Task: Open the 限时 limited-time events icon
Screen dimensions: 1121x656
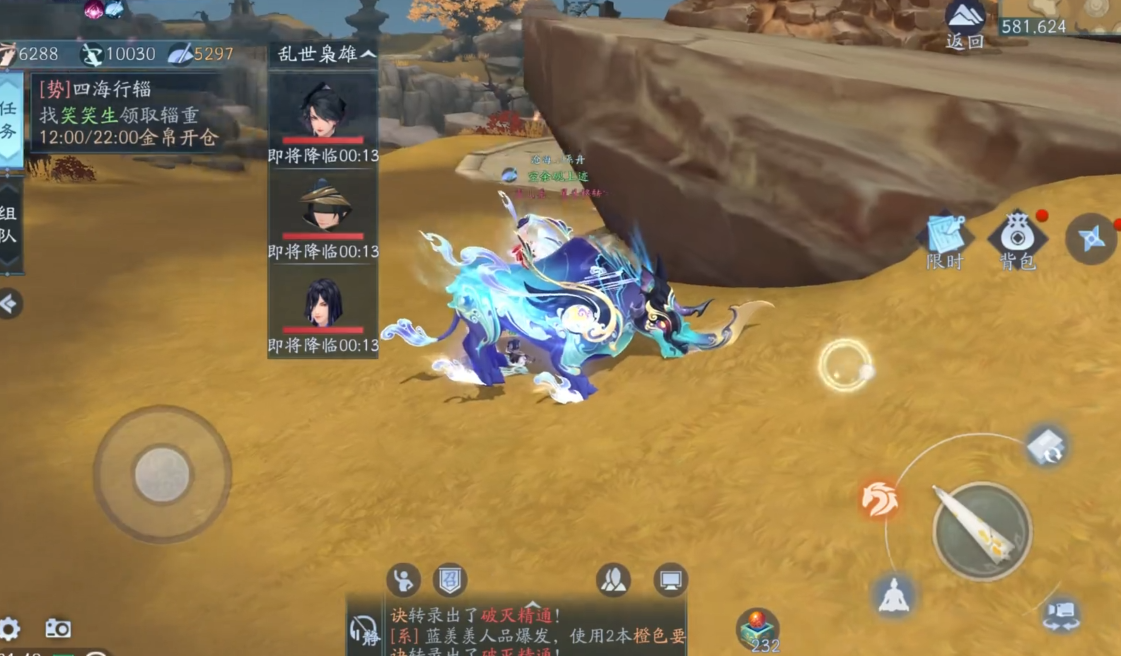Action: click(944, 238)
